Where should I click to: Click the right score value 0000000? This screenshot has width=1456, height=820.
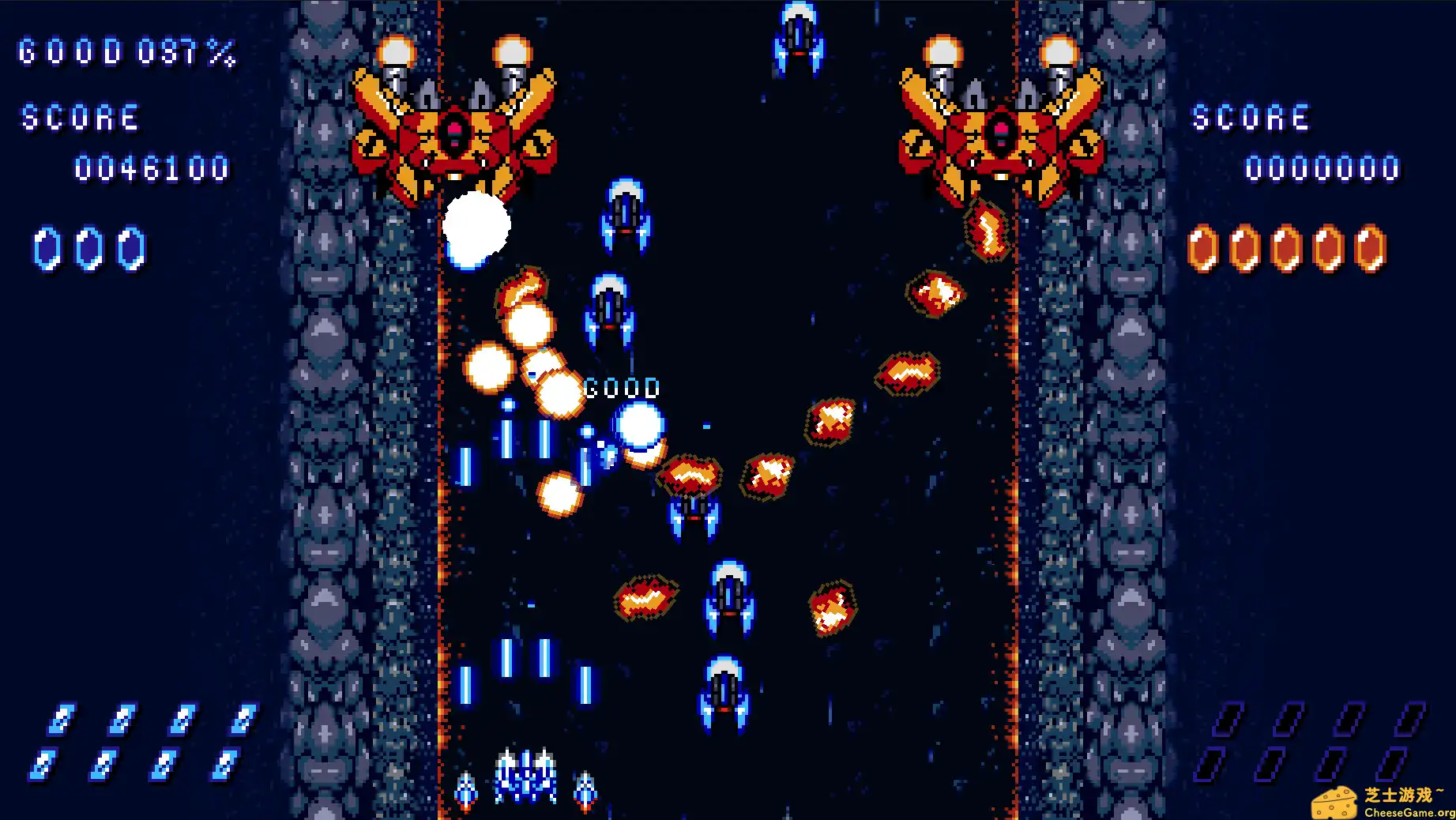pyautogui.click(x=1322, y=167)
